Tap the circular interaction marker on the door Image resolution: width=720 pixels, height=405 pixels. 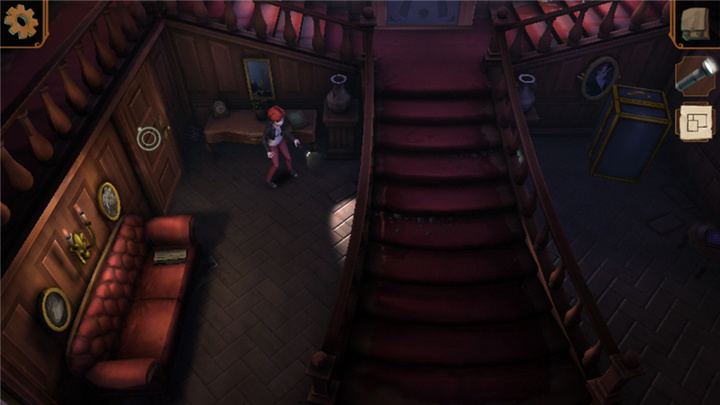click(149, 137)
